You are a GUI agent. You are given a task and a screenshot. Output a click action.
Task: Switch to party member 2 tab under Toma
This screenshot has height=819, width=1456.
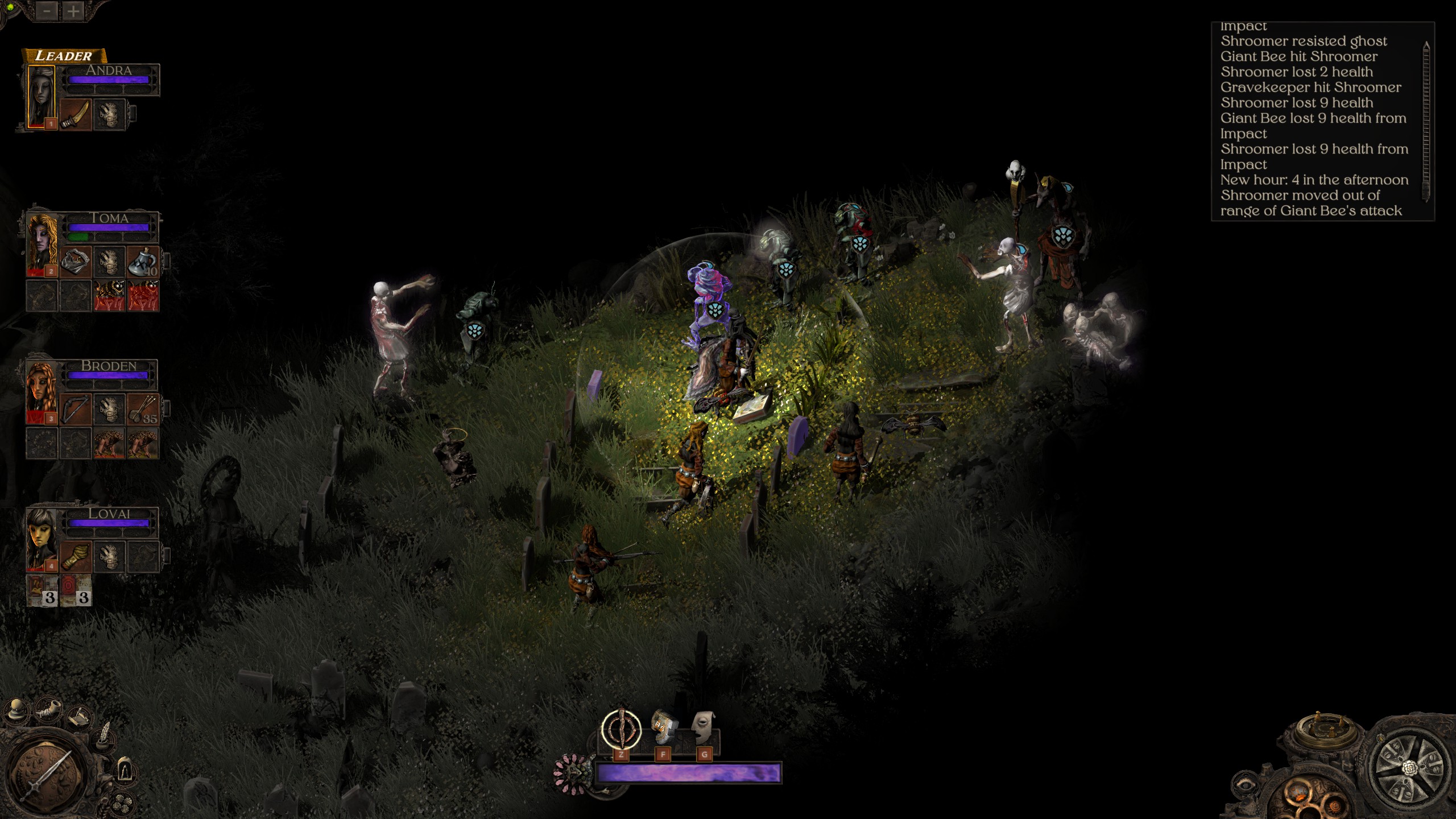coord(51,271)
